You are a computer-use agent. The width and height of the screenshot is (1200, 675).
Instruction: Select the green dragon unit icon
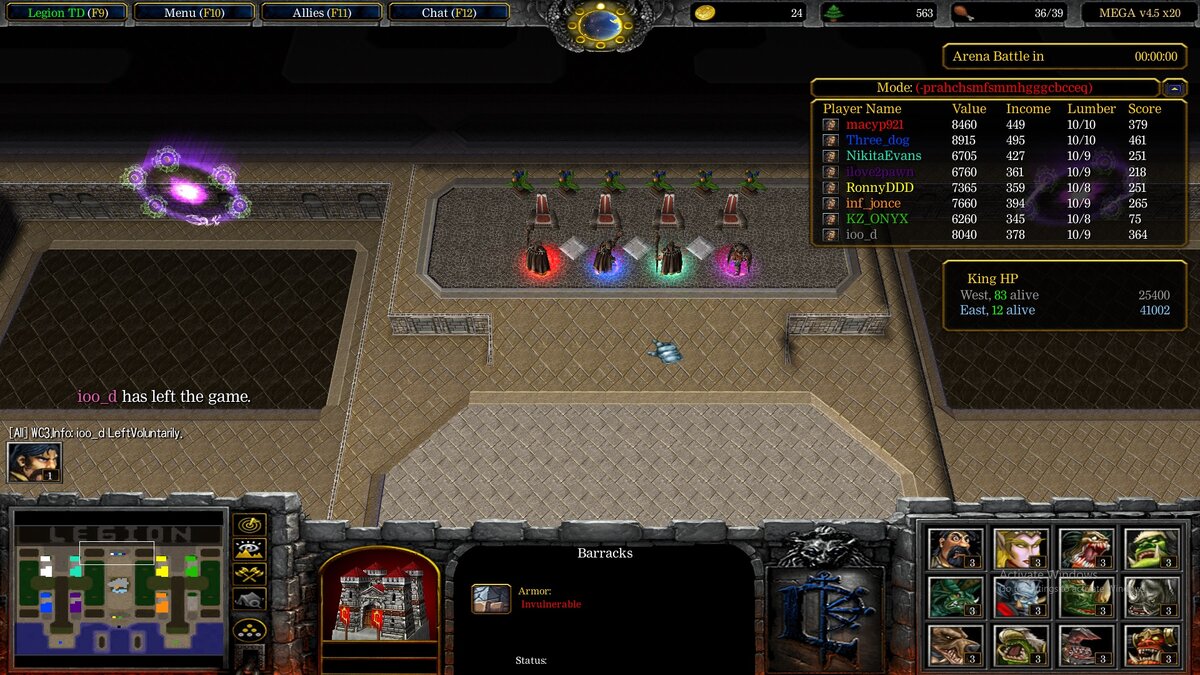click(955, 597)
